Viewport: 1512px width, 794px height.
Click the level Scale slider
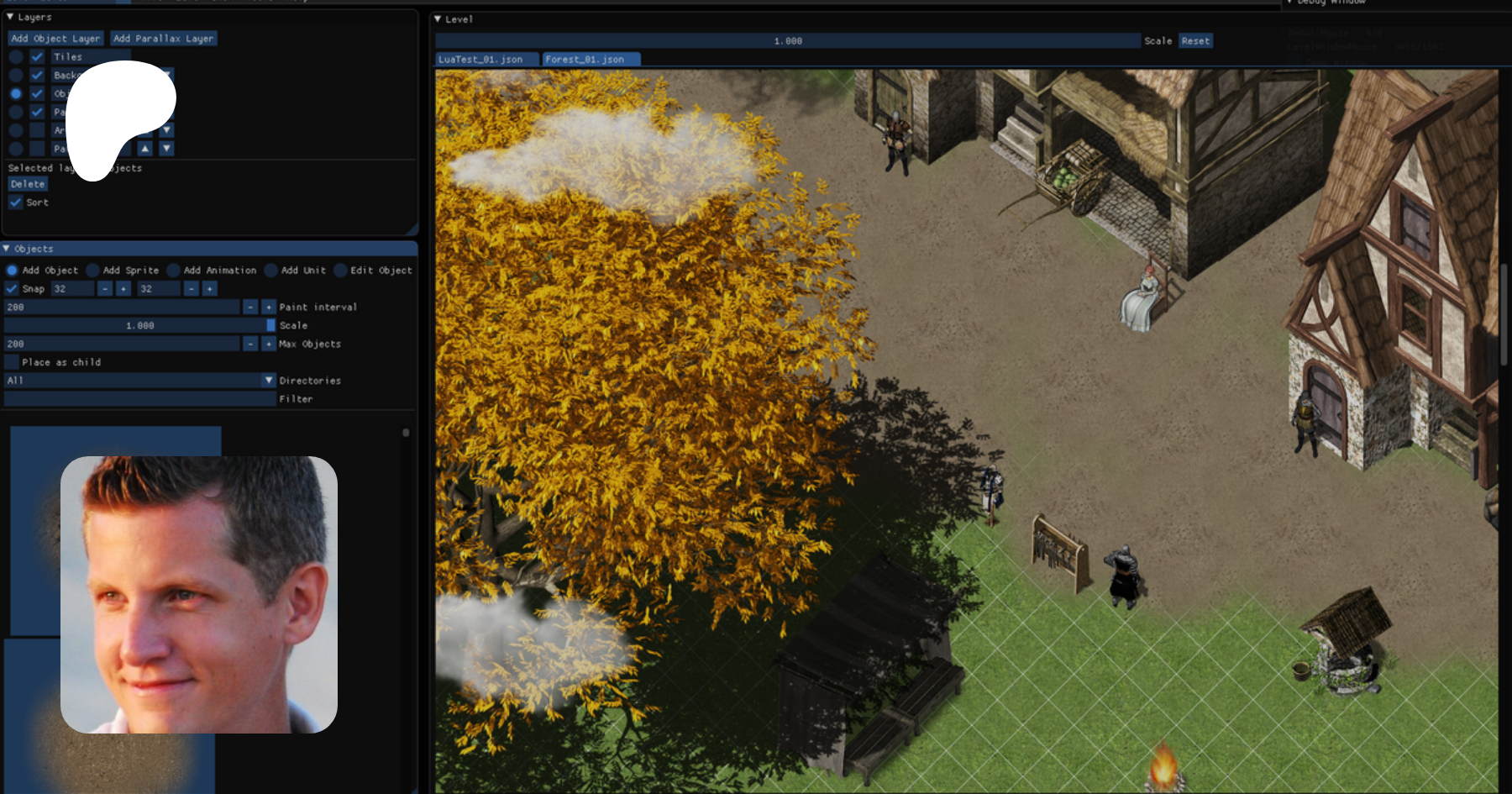point(787,41)
